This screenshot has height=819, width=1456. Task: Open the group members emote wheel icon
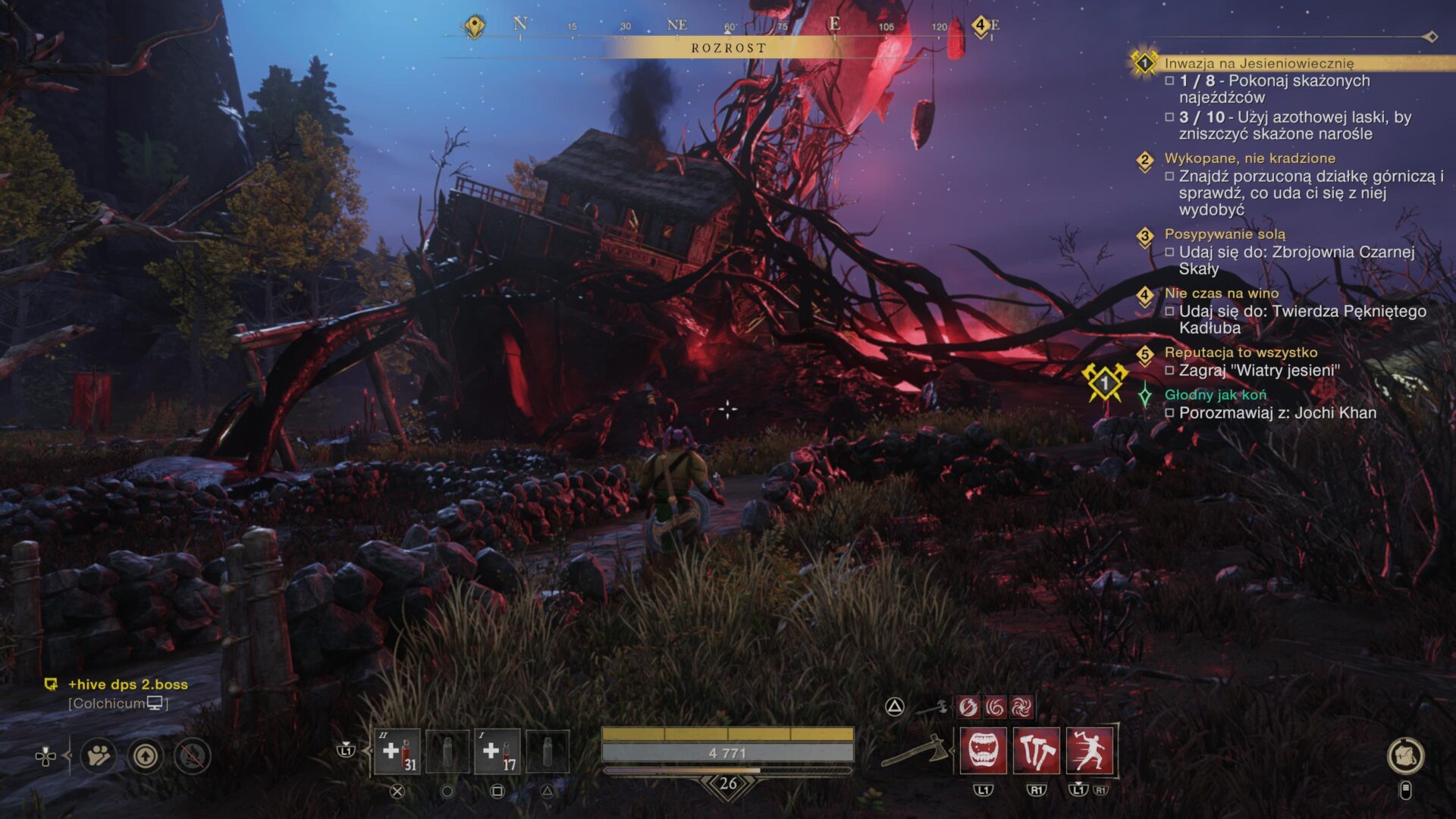[x=99, y=756]
